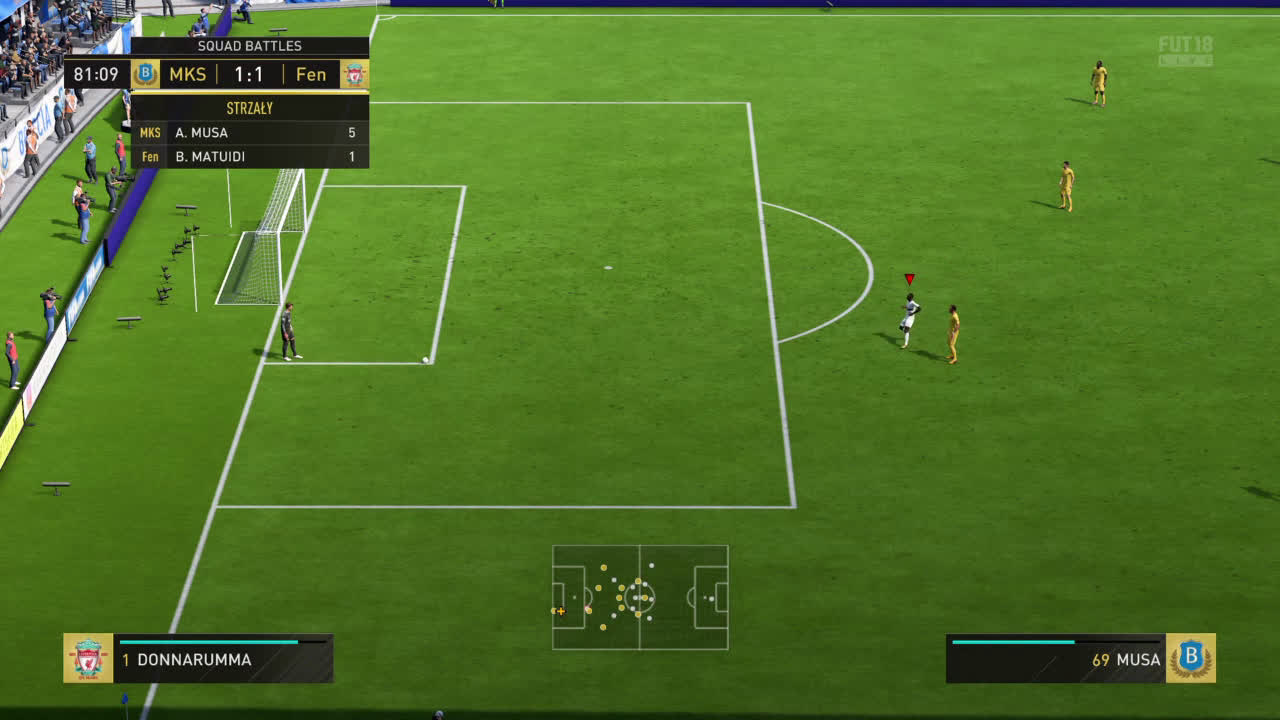The width and height of the screenshot is (1280, 720).
Task: Click the Liverpool crest in the scoreboard
Action: click(354, 74)
